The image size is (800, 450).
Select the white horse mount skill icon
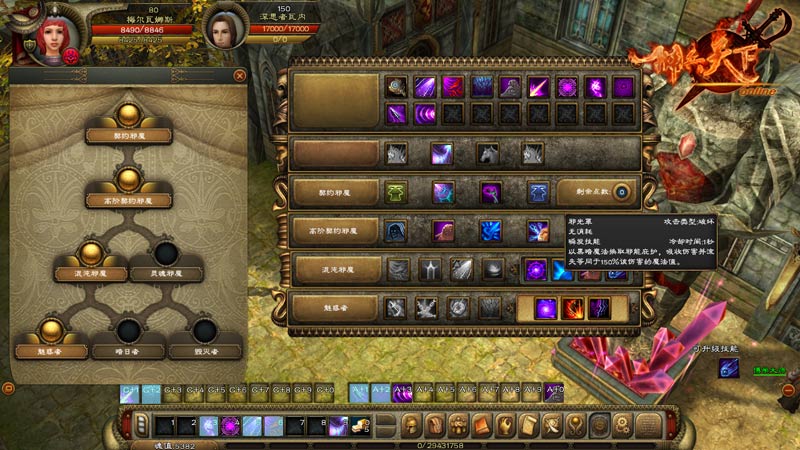(488, 154)
